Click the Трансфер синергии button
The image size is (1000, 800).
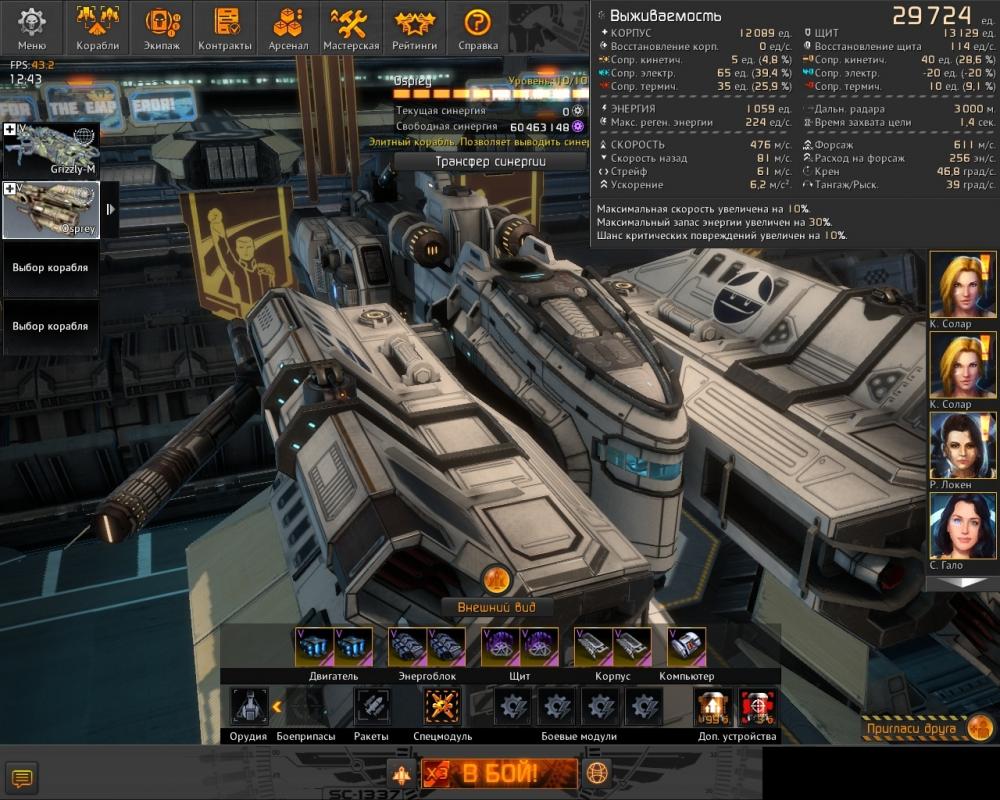tap(489, 161)
